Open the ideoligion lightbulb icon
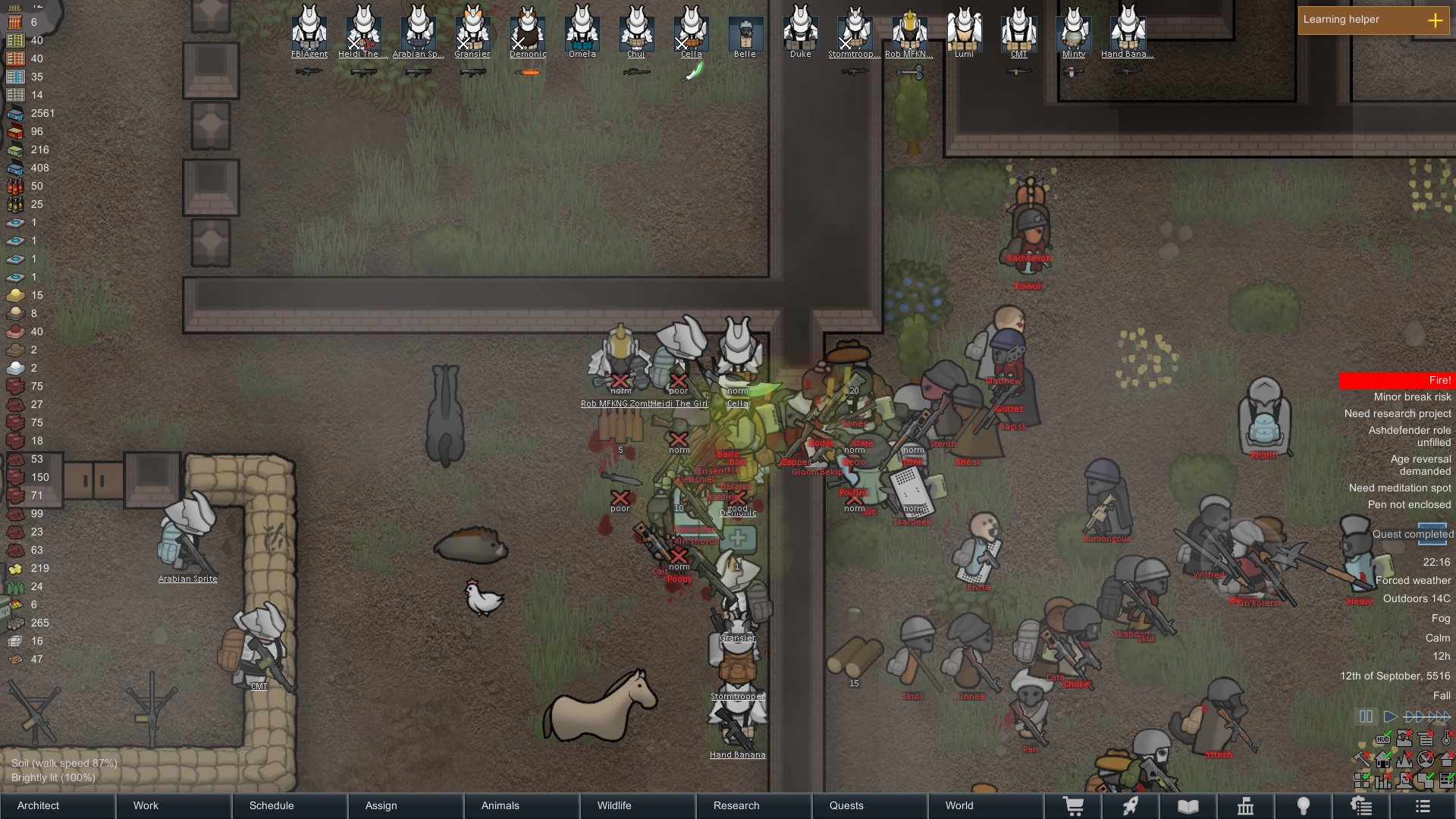 click(1303, 805)
